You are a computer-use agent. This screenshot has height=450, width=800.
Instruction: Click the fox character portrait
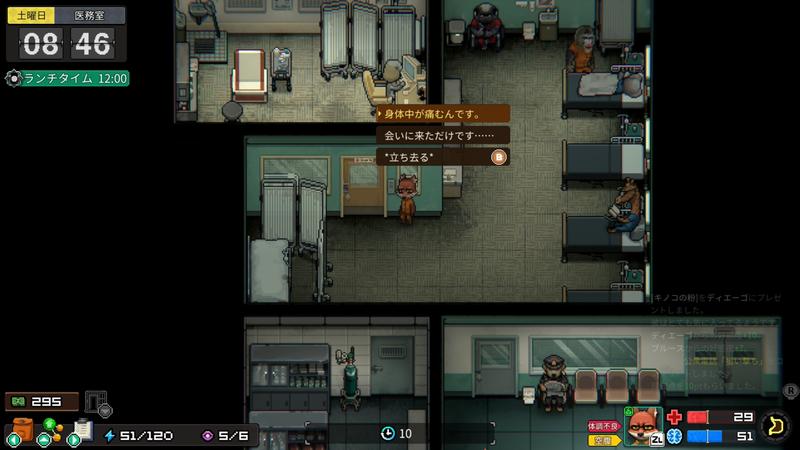coord(643,426)
